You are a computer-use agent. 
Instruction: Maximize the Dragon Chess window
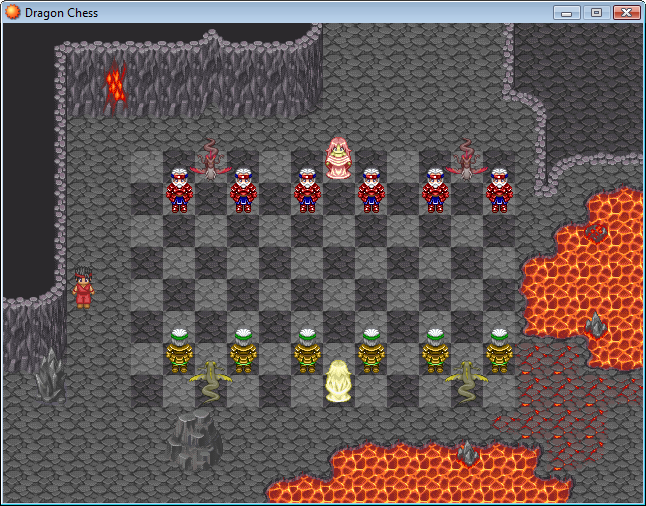tap(596, 12)
